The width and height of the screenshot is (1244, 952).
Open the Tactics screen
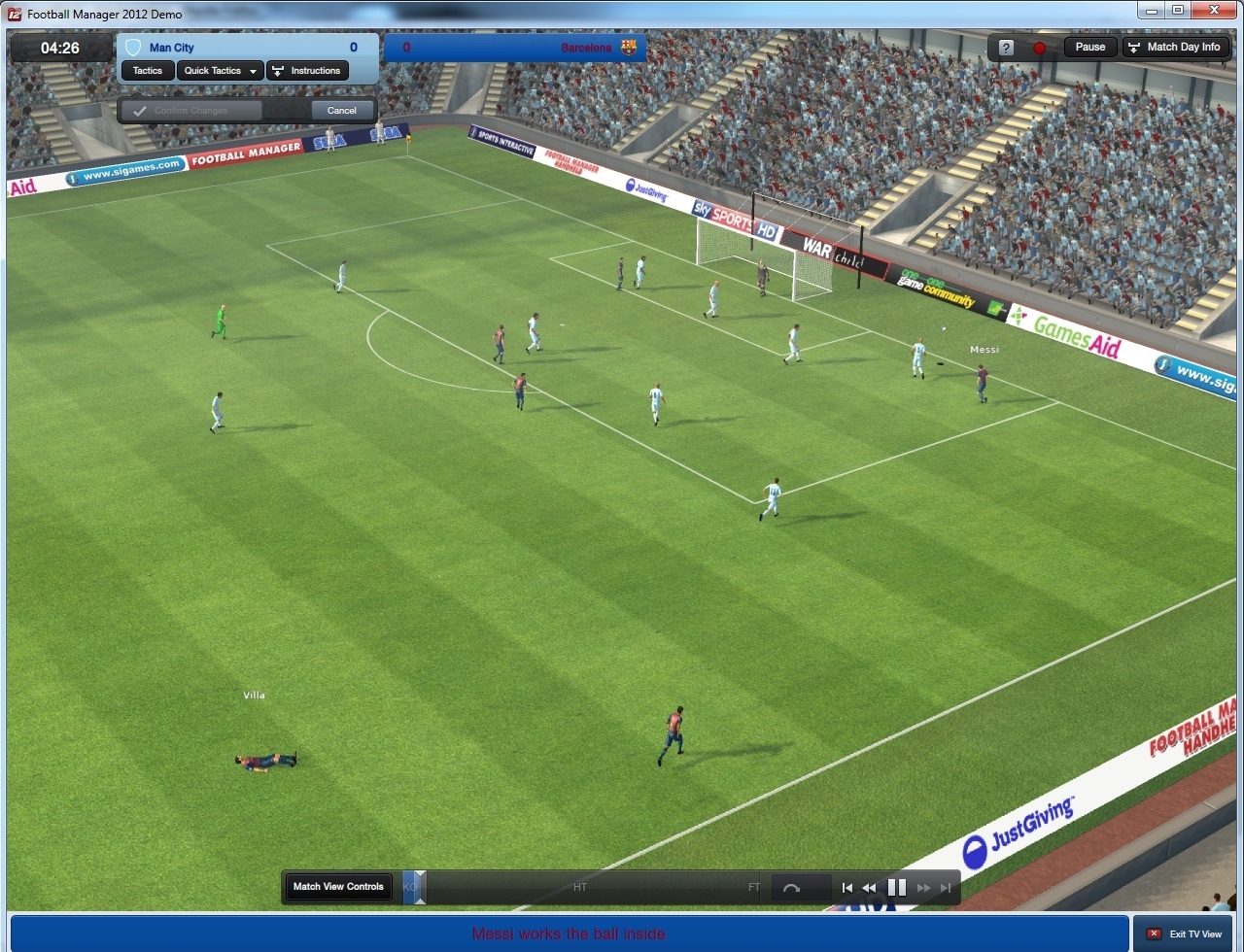coord(147,70)
